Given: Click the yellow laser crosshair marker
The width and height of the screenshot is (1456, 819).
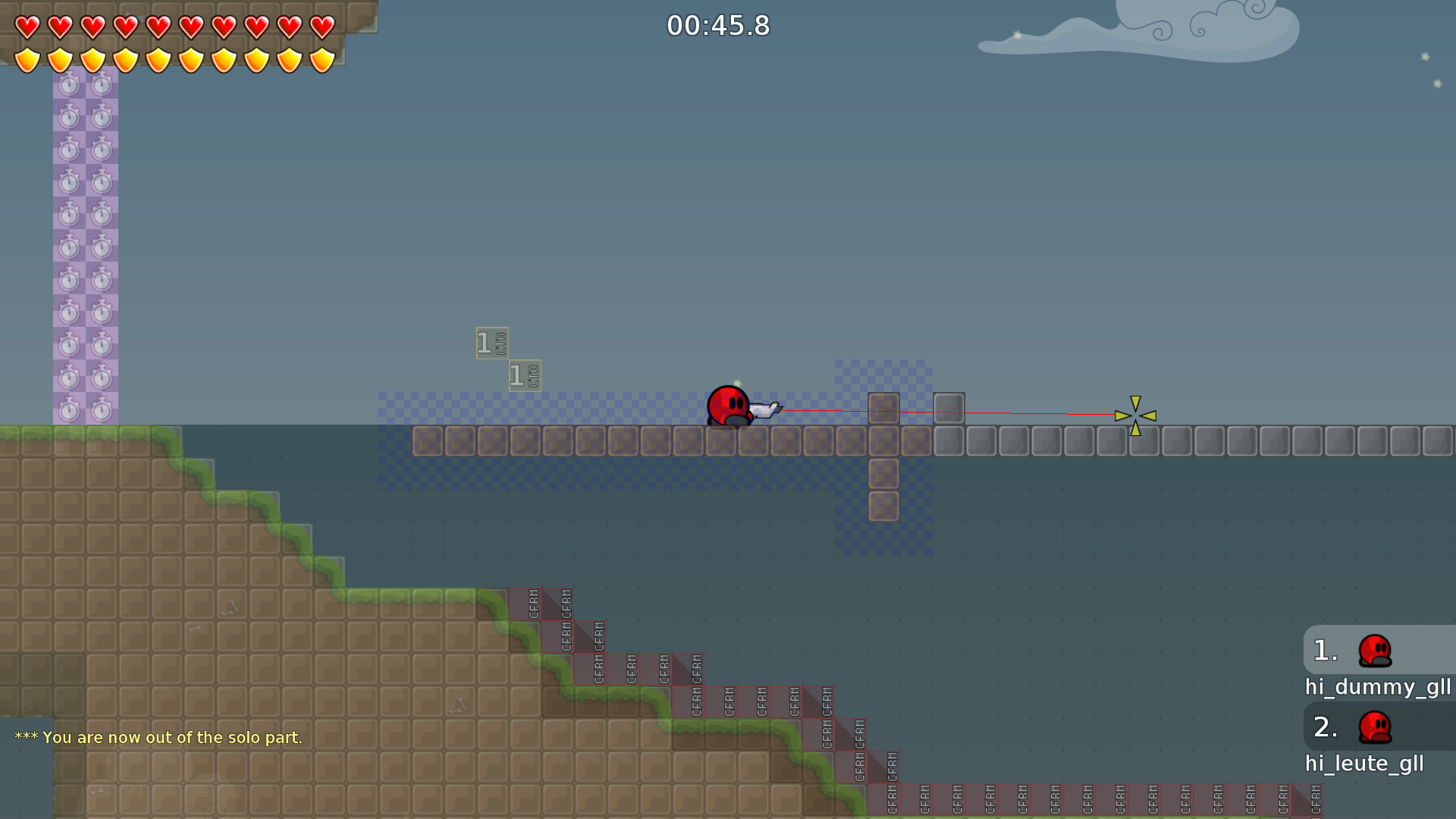Looking at the screenshot, I should (x=1135, y=415).
